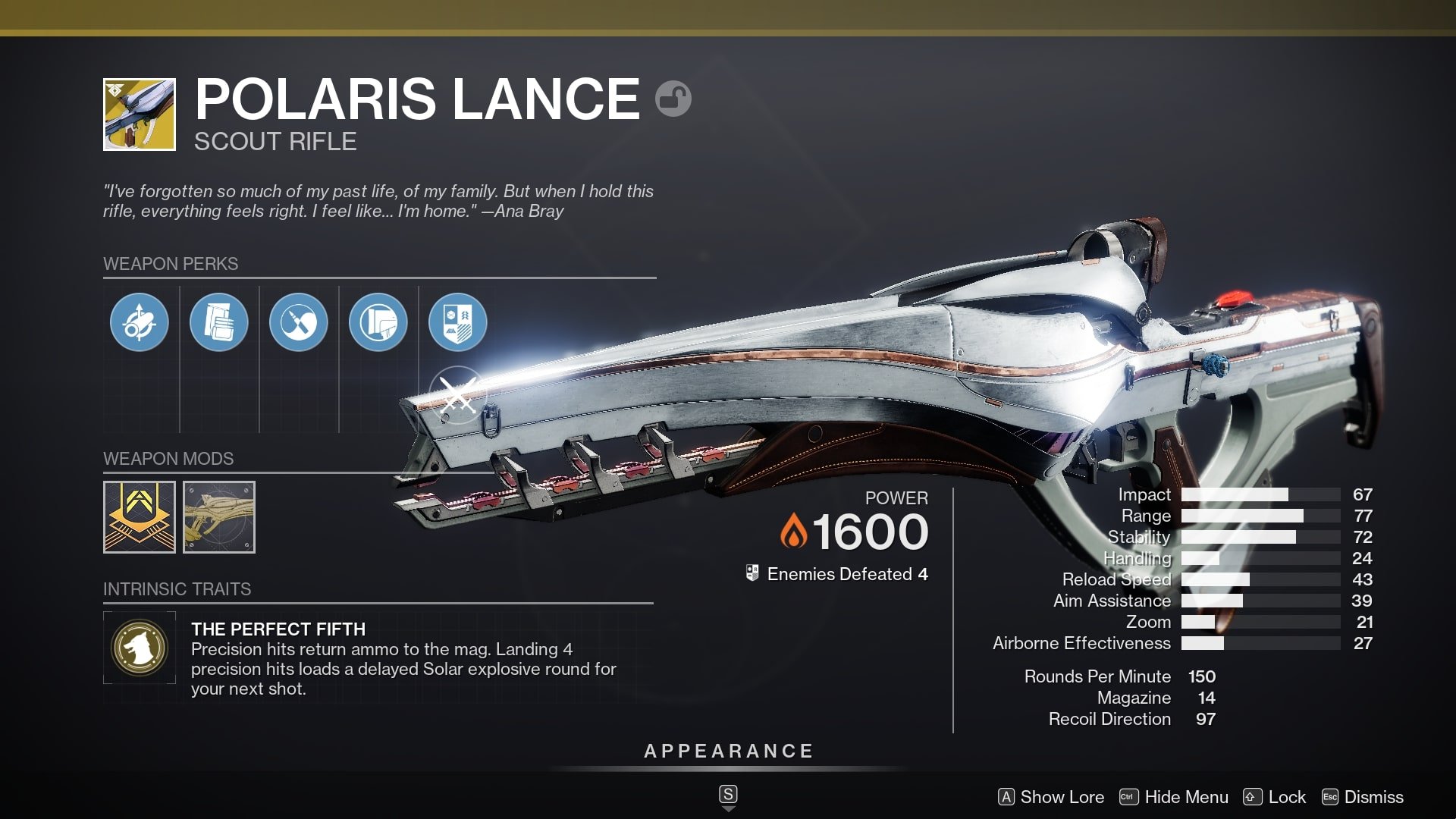The width and height of the screenshot is (1456, 819).
Task: Expand the Appearance section at the bottom
Action: tap(727, 752)
